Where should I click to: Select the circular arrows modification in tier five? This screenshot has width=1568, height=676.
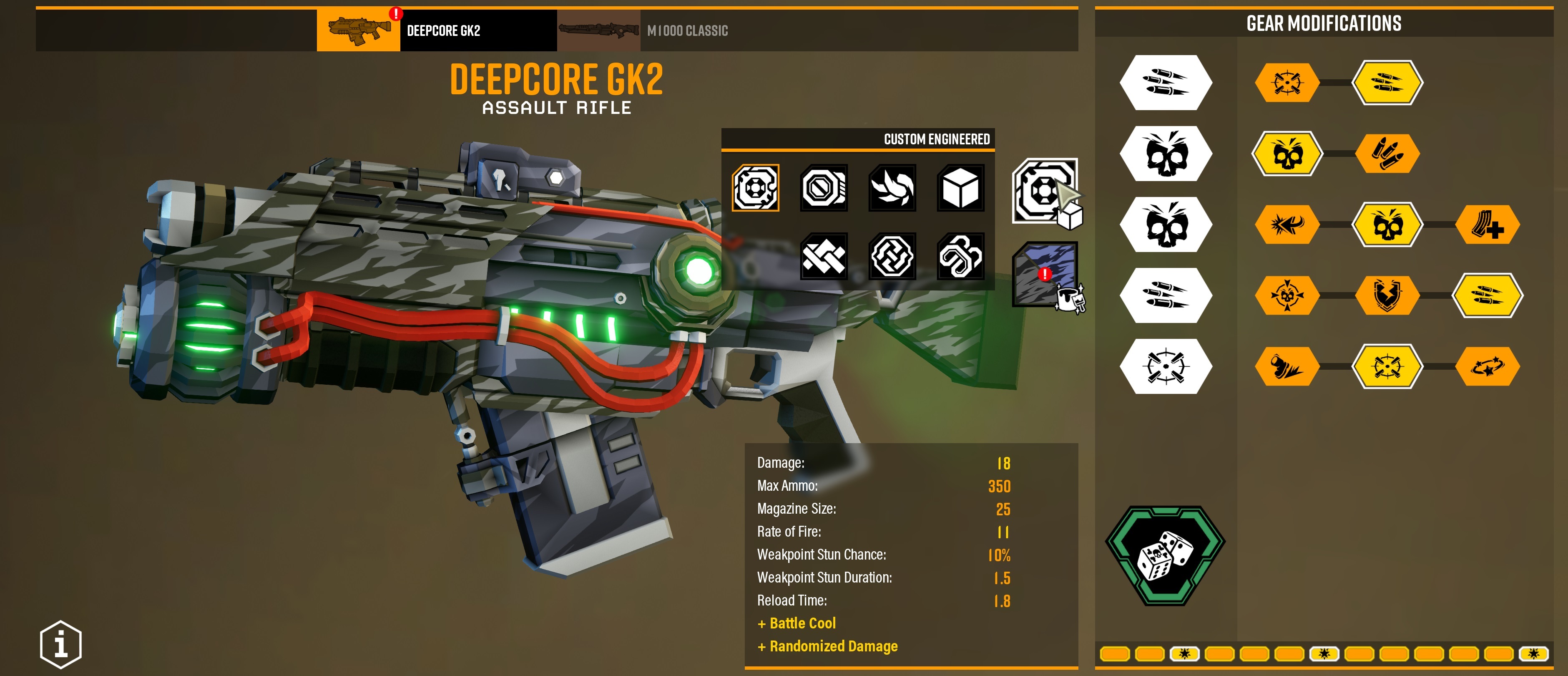(1487, 366)
